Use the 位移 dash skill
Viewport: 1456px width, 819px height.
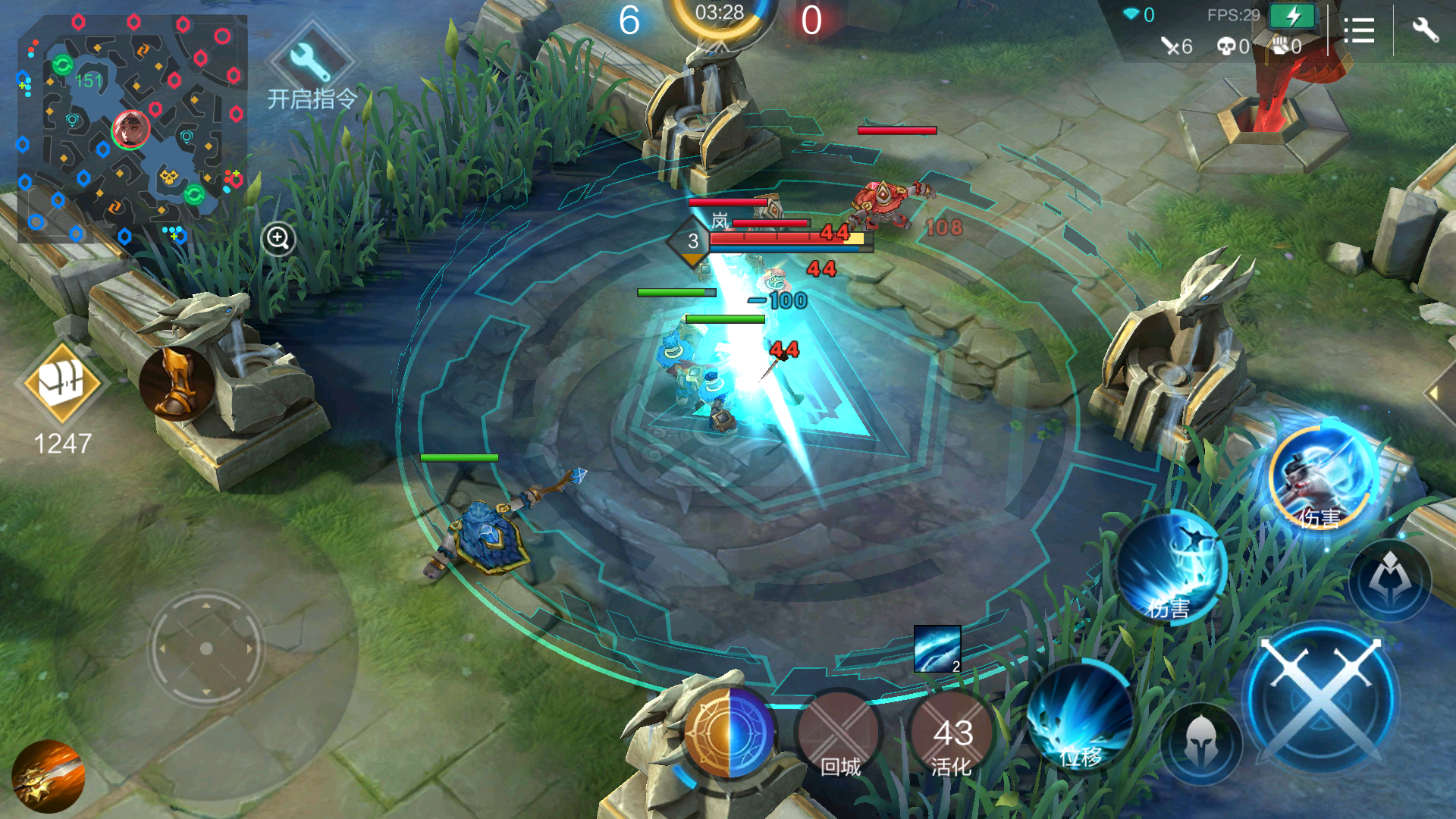(1080, 719)
